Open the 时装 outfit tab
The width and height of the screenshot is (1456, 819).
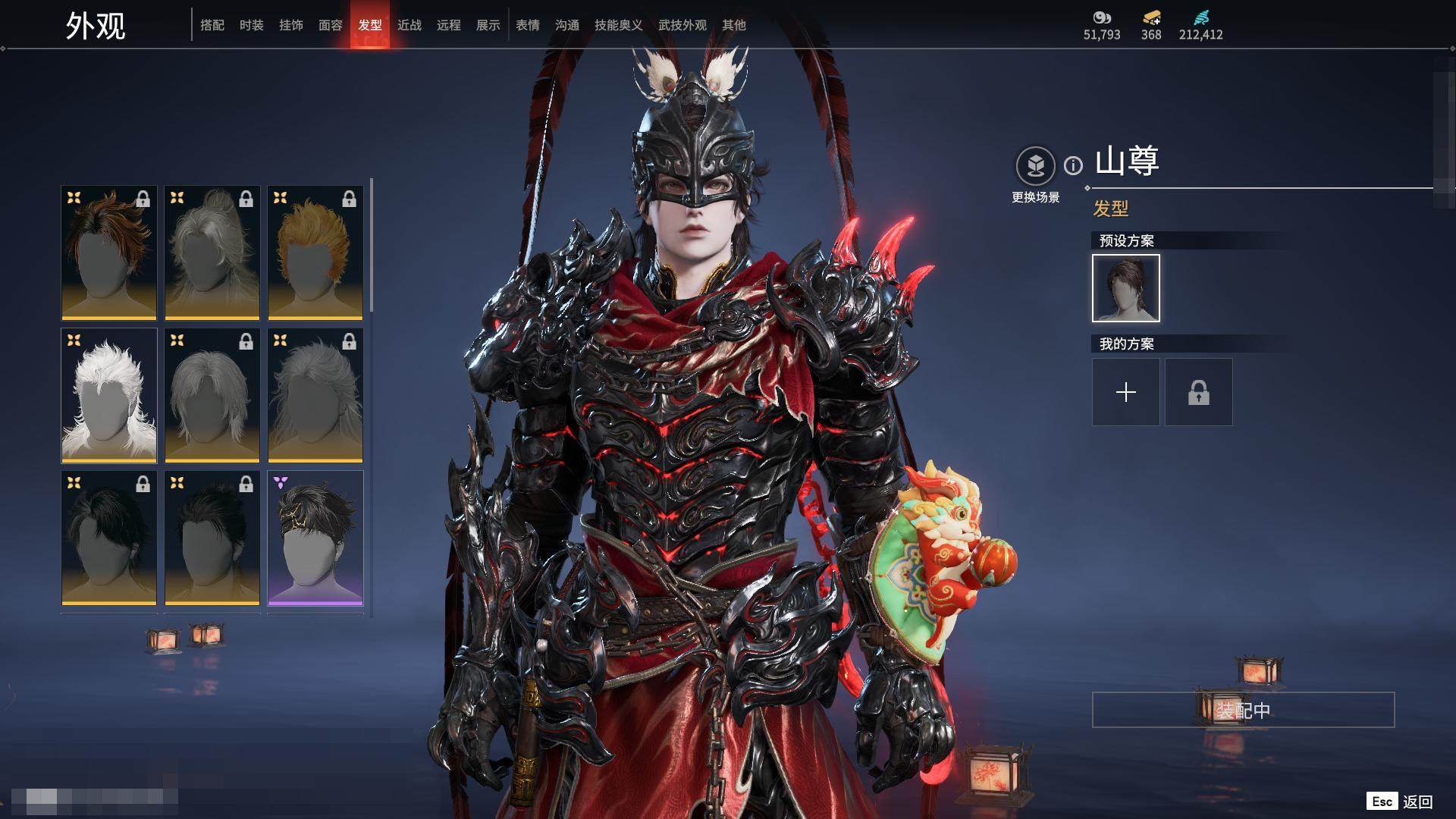pyautogui.click(x=252, y=25)
